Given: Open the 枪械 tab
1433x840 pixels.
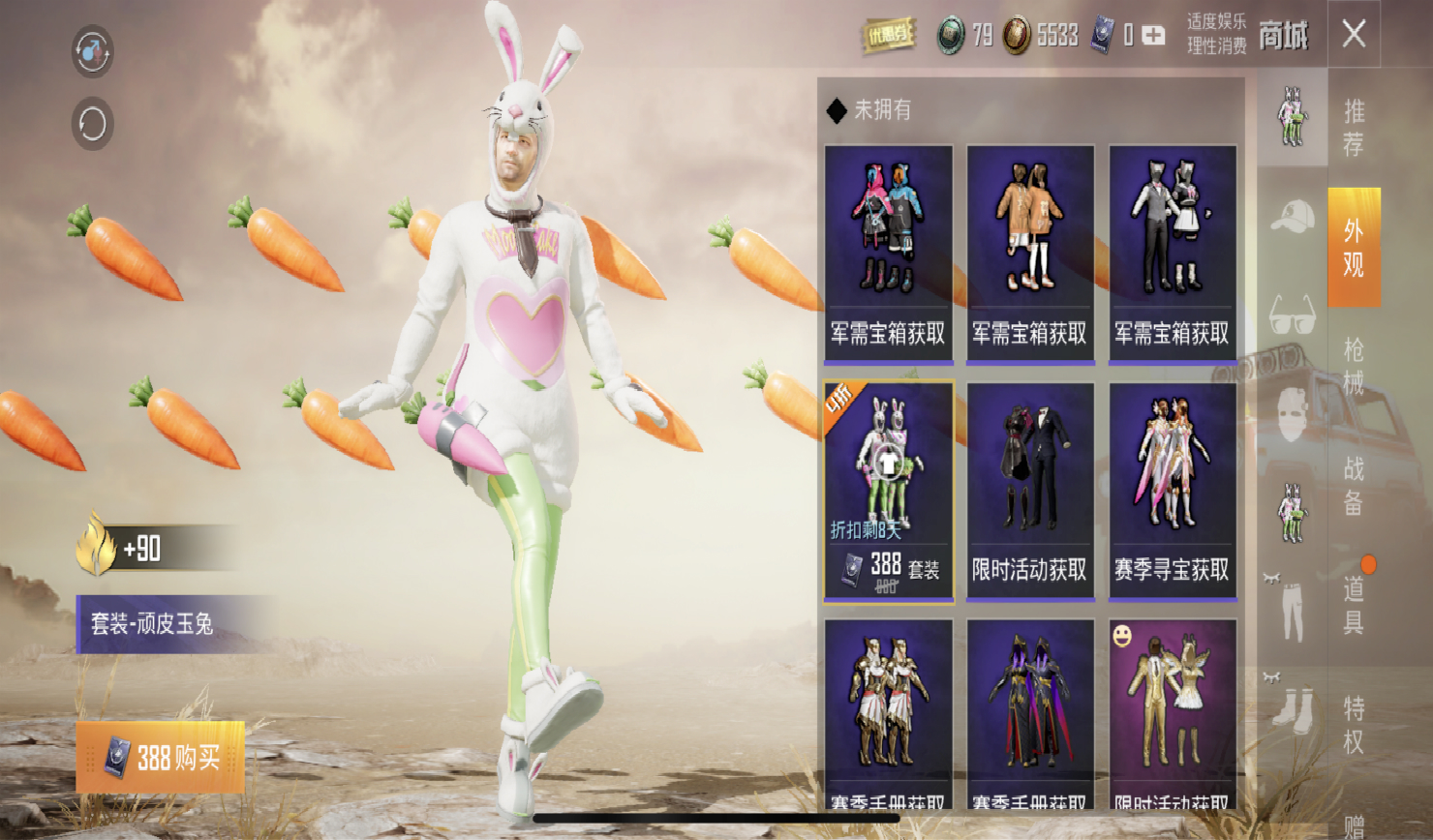Looking at the screenshot, I should (x=1354, y=366).
